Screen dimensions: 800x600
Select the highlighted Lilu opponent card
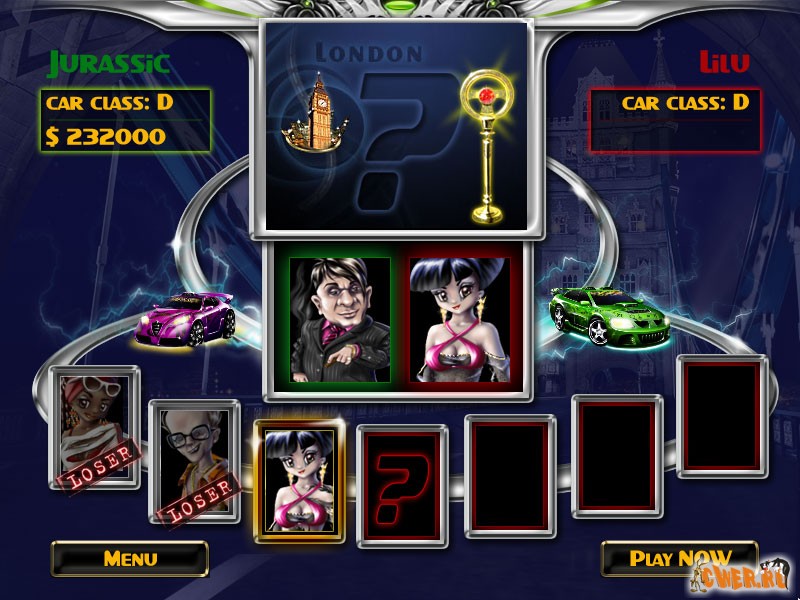click(299, 480)
